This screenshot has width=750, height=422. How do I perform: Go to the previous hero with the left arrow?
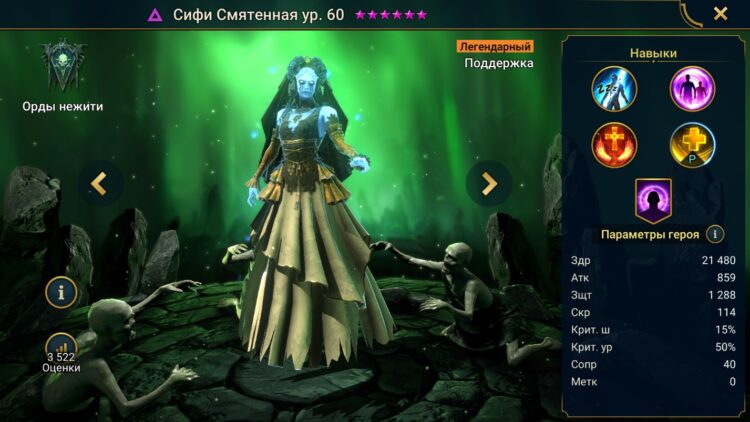coord(99,183)
